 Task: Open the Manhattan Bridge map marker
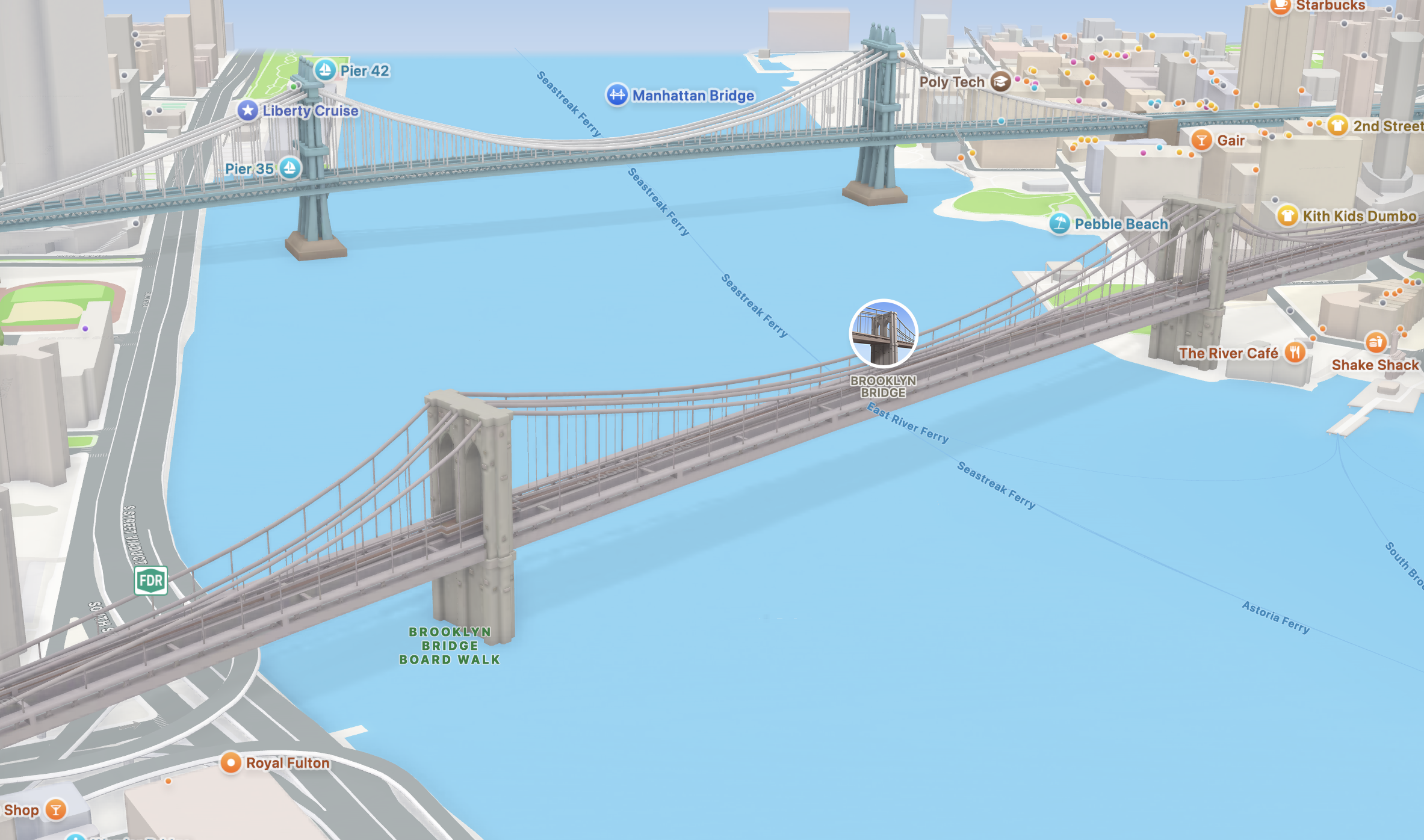[617, 95]
